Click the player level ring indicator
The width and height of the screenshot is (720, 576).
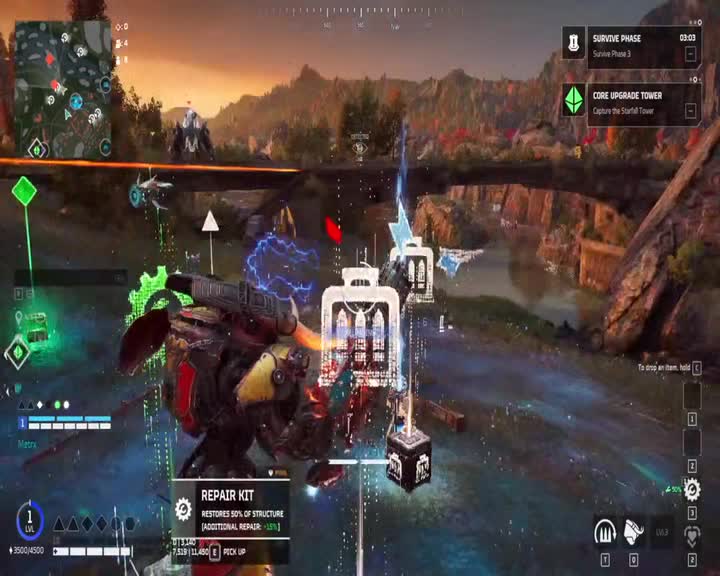click(x=30, y=518)
